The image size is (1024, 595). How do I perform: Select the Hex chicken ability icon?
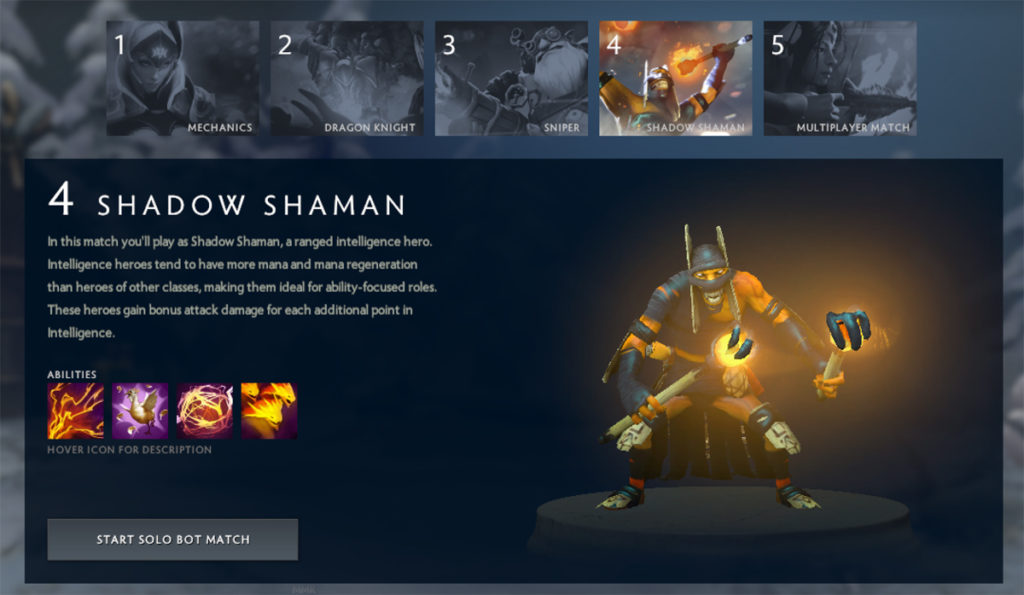(x=140, y=410)
